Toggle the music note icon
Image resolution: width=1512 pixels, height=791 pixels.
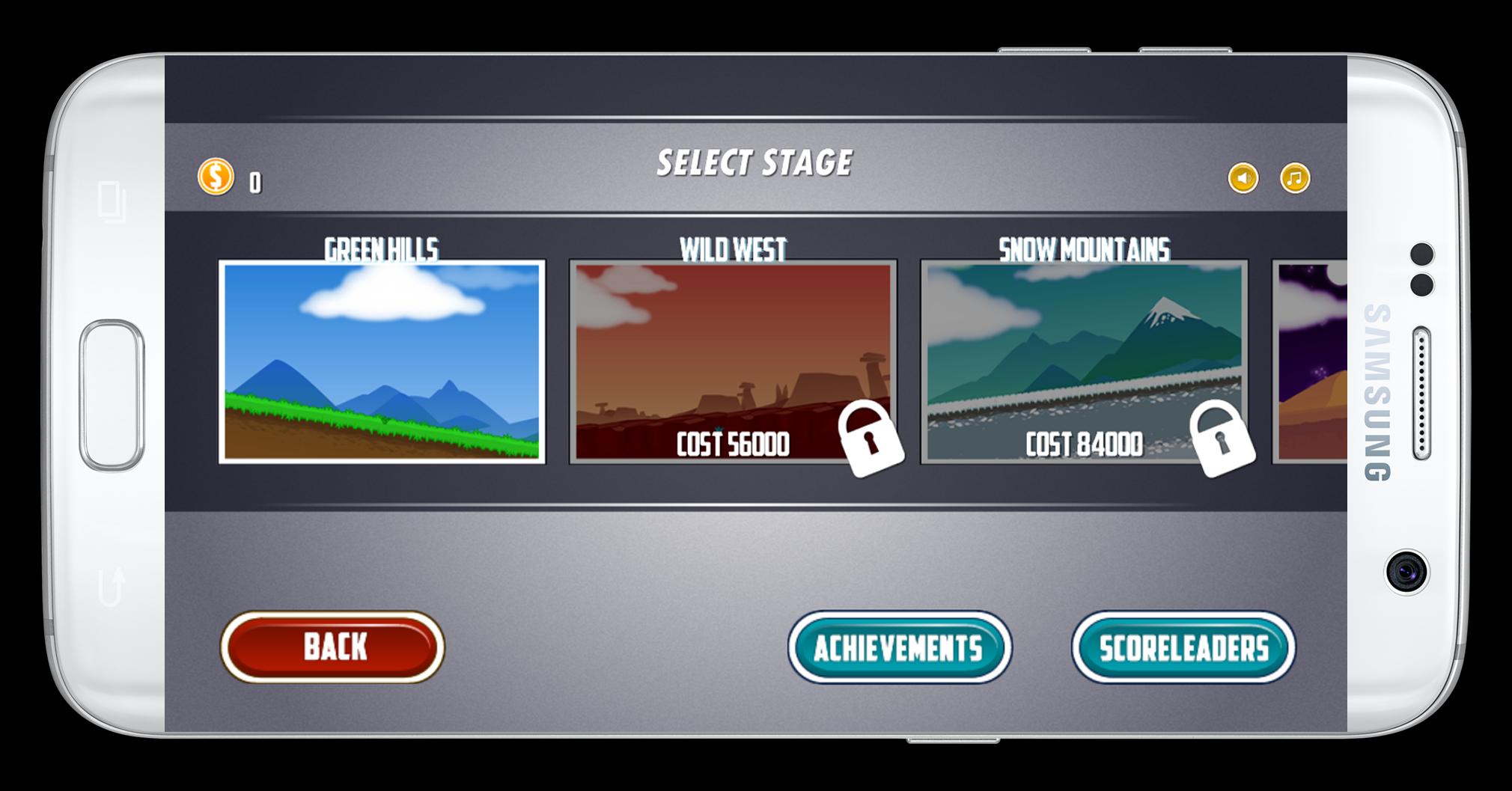pyautogui.click(x=1295, y=178)
